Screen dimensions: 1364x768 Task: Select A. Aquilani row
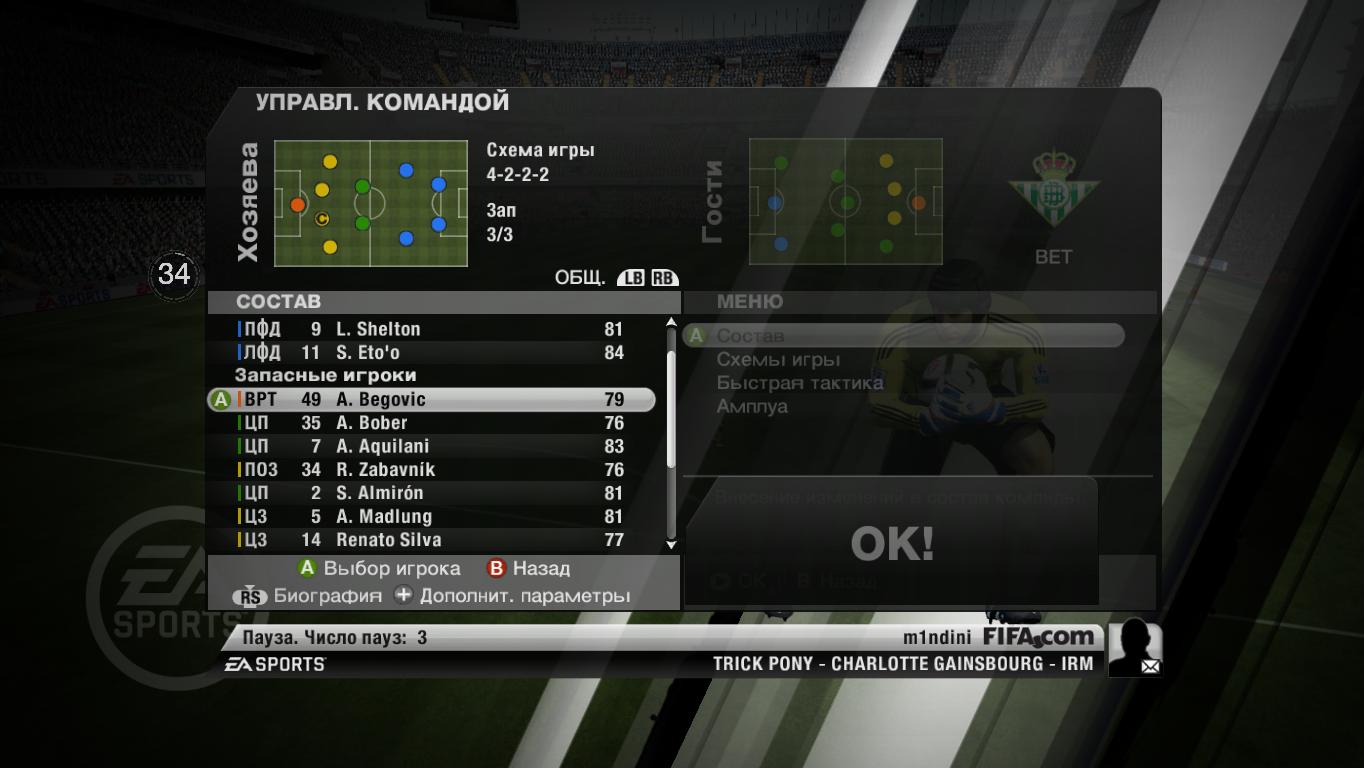(x=430, y=446)
